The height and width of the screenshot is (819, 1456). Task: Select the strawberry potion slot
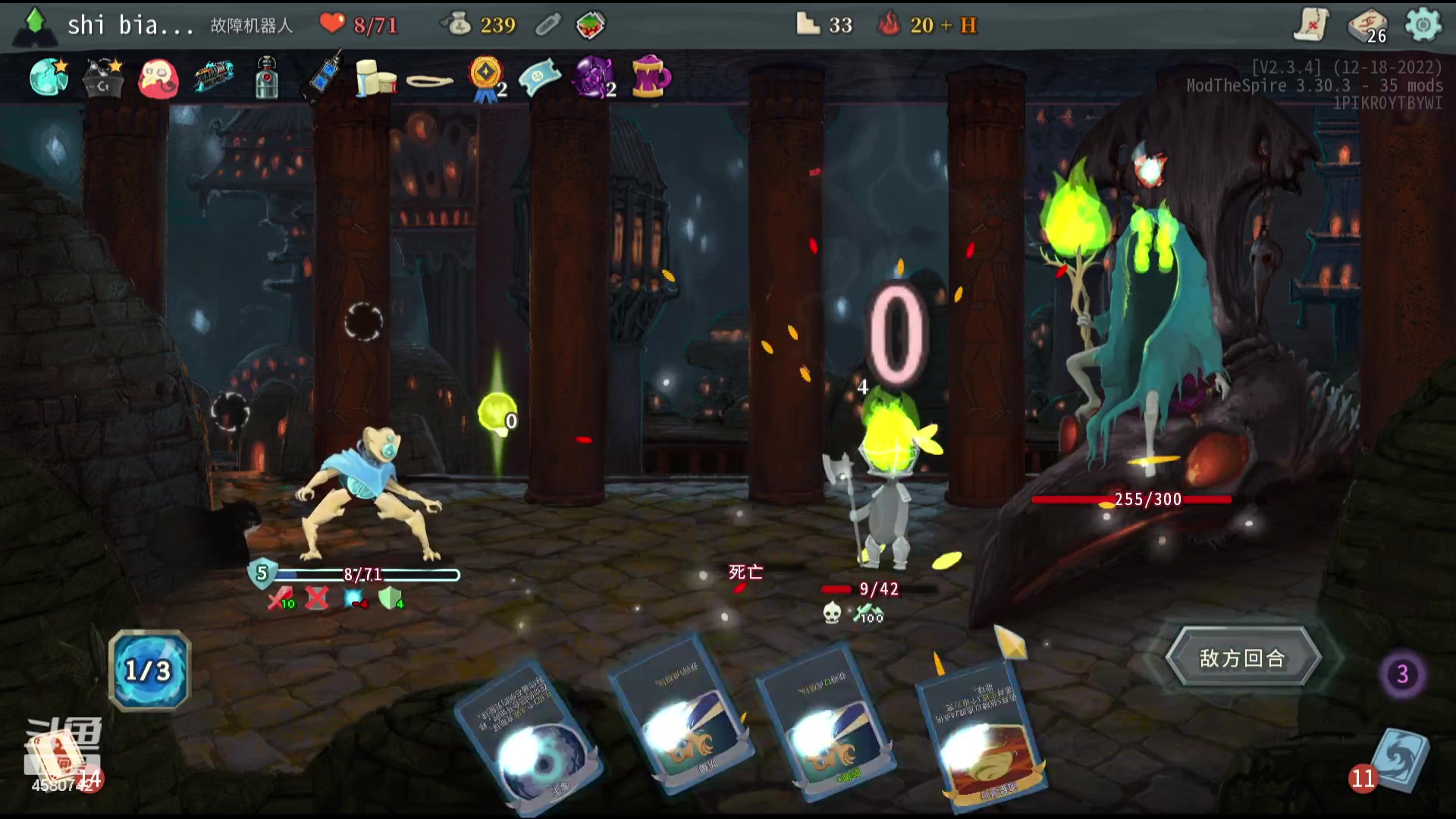pos(590,26)
